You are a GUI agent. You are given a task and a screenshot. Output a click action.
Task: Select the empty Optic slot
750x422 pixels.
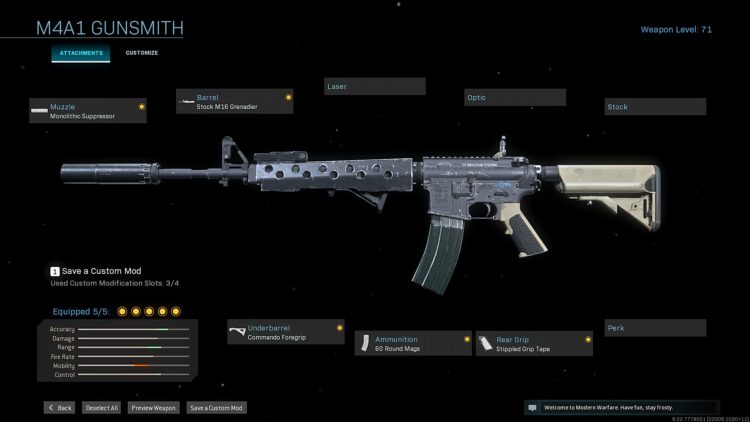[x=515, y=97]
